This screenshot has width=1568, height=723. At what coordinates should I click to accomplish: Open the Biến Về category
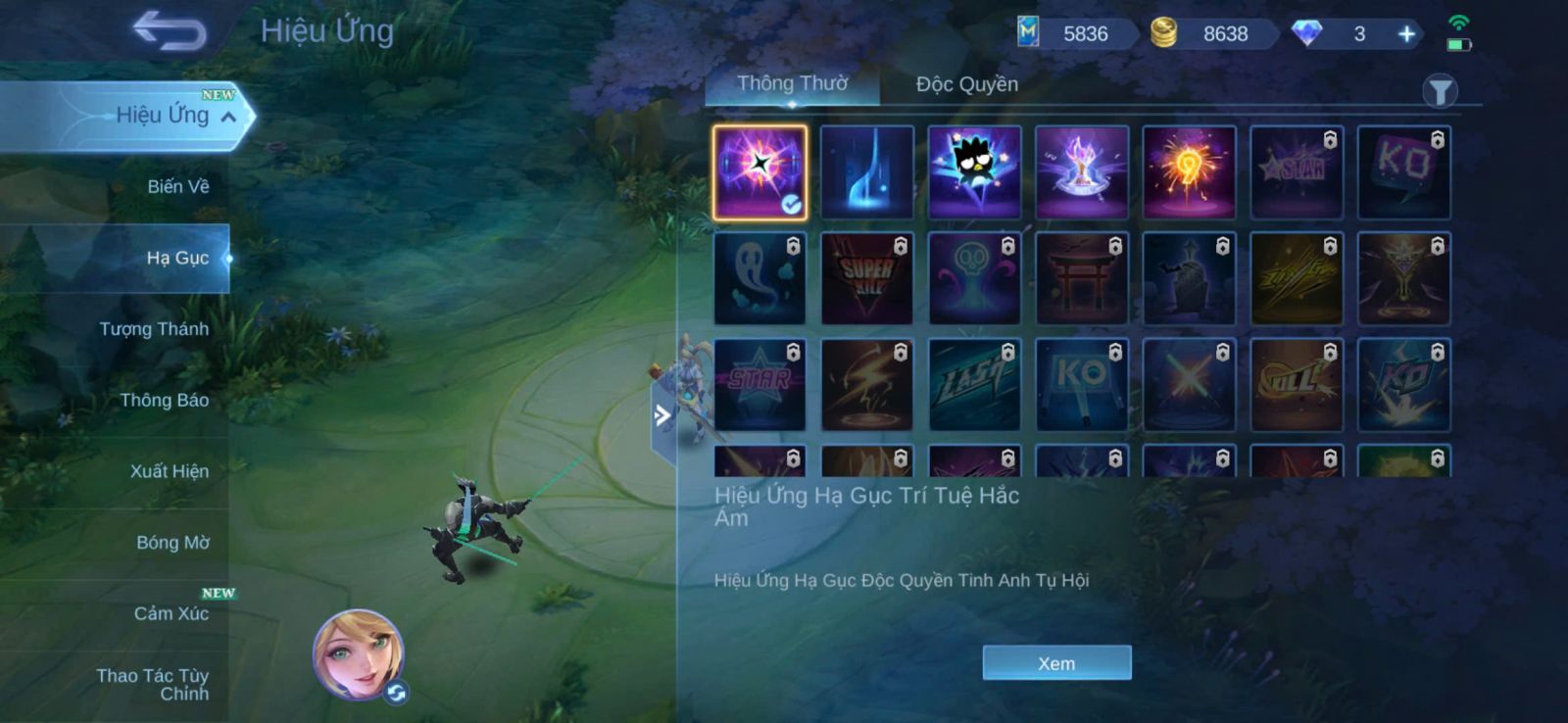pyautogui.click(x=177, y=186)
